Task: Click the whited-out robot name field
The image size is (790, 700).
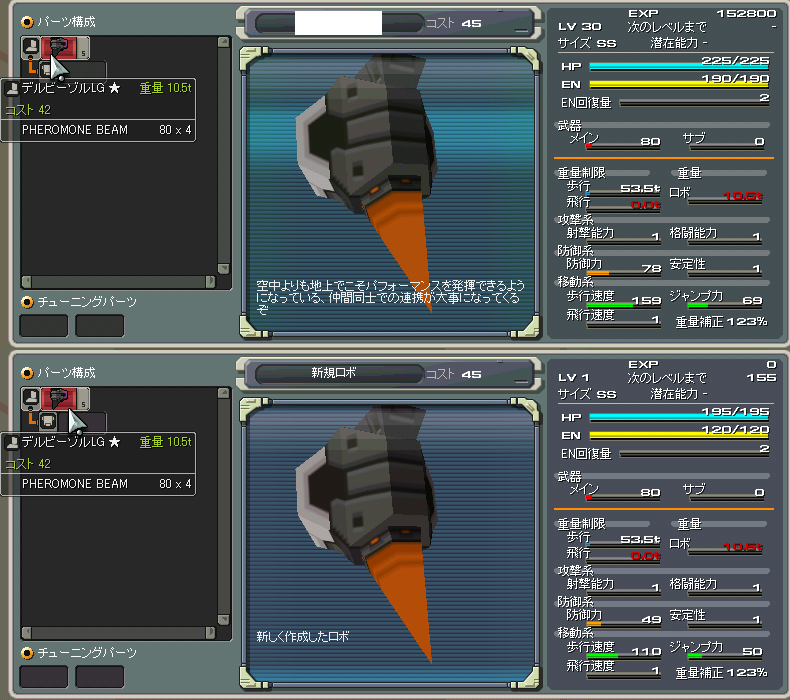Action: tap(338, 23)
